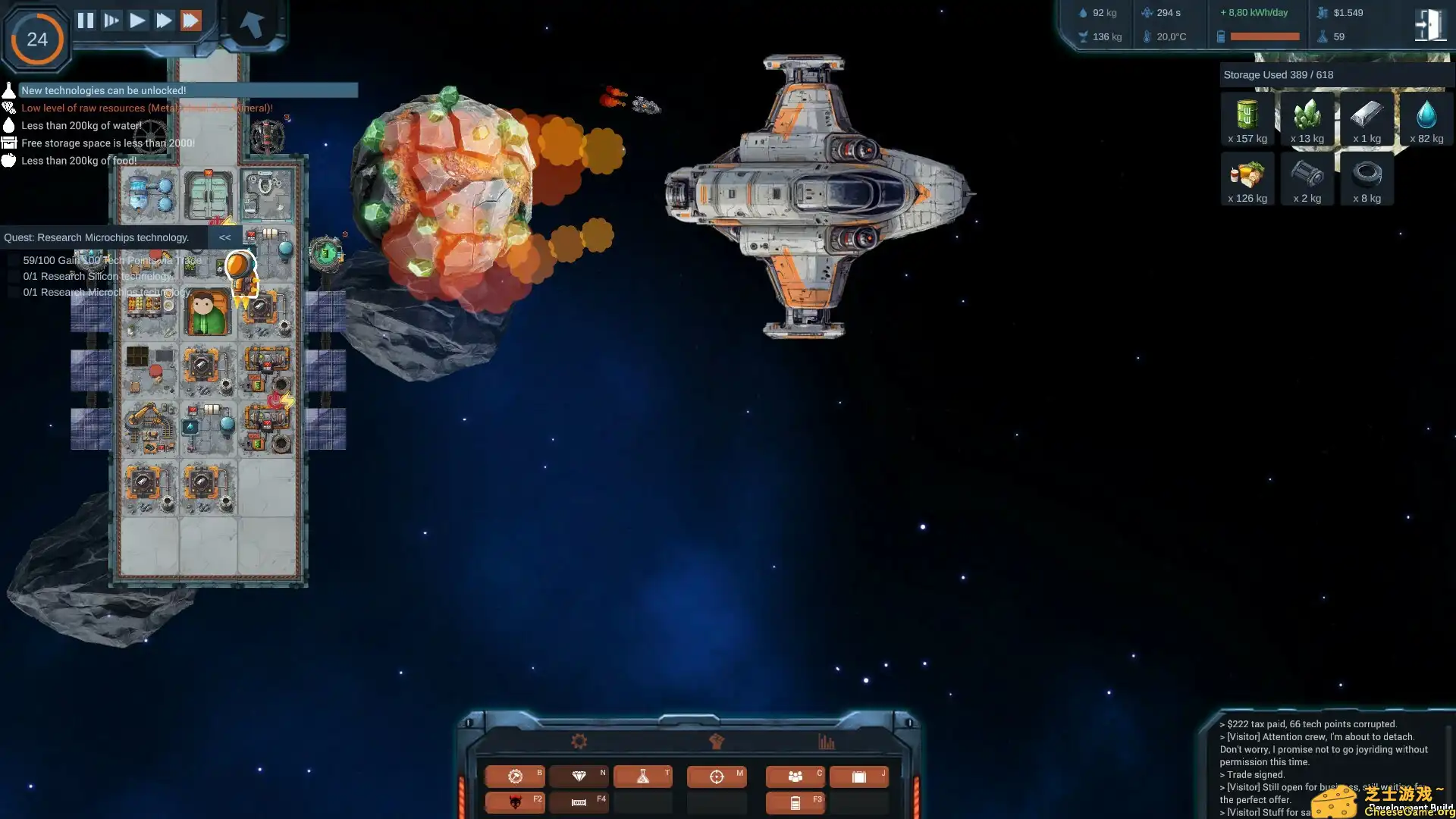Open the crew management button

(795, 777)
